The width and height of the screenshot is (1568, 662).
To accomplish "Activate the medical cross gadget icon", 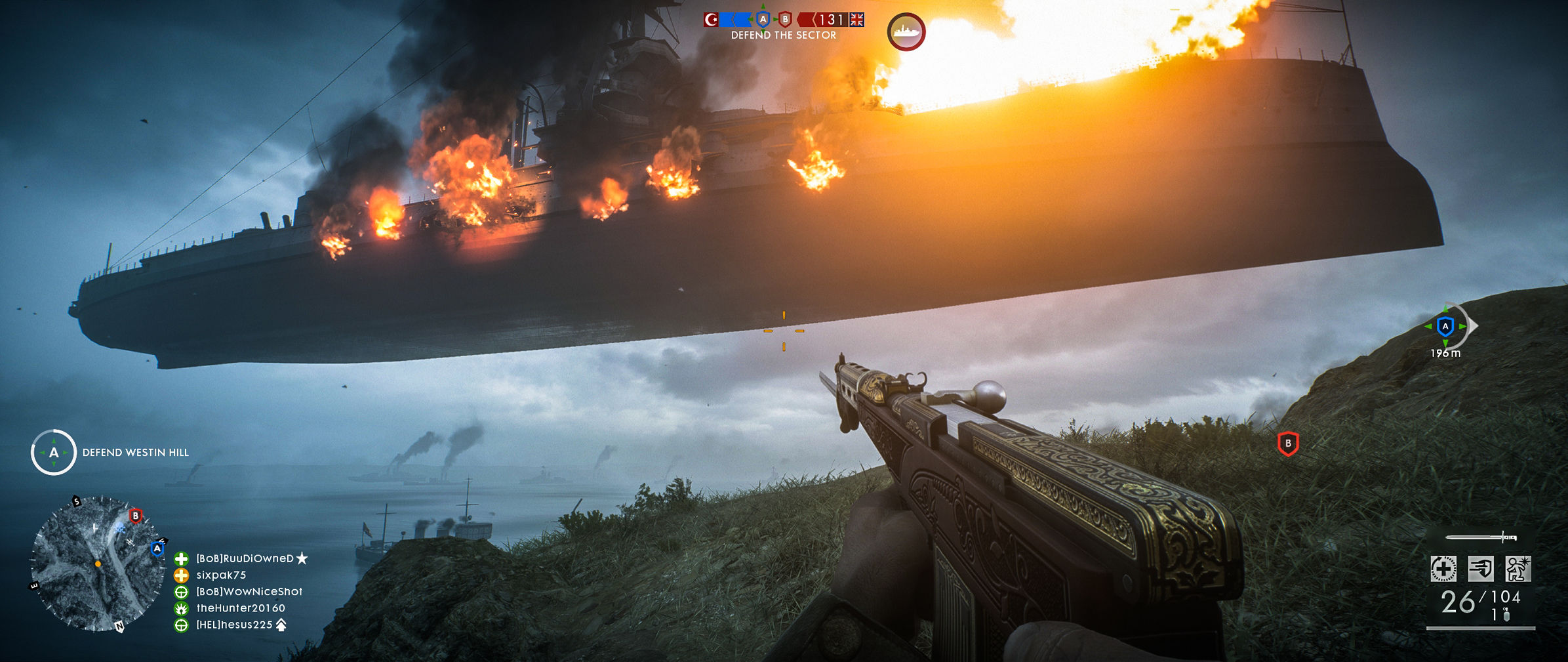I will [x=1443, y=568].
